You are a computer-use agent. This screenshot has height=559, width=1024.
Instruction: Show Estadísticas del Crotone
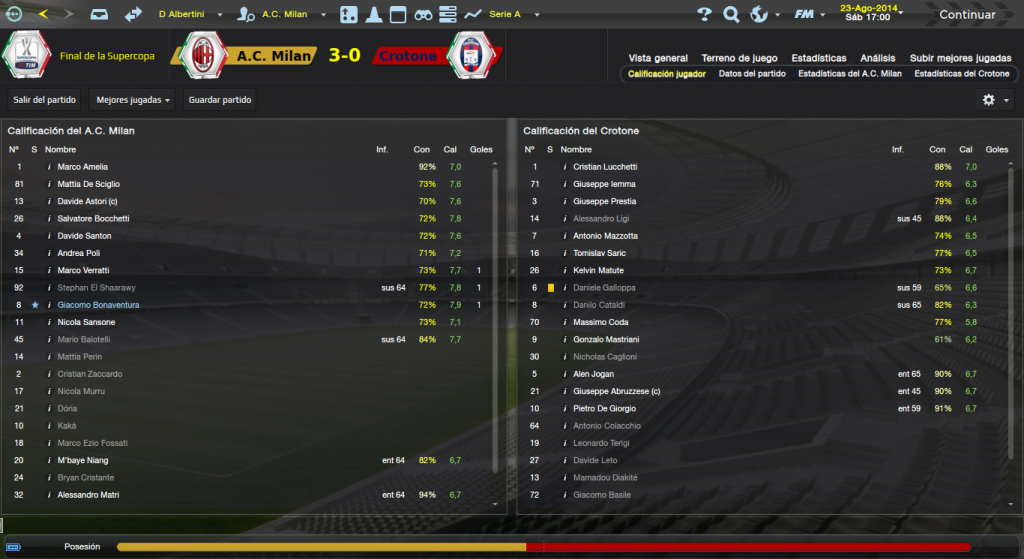[961, 74]
